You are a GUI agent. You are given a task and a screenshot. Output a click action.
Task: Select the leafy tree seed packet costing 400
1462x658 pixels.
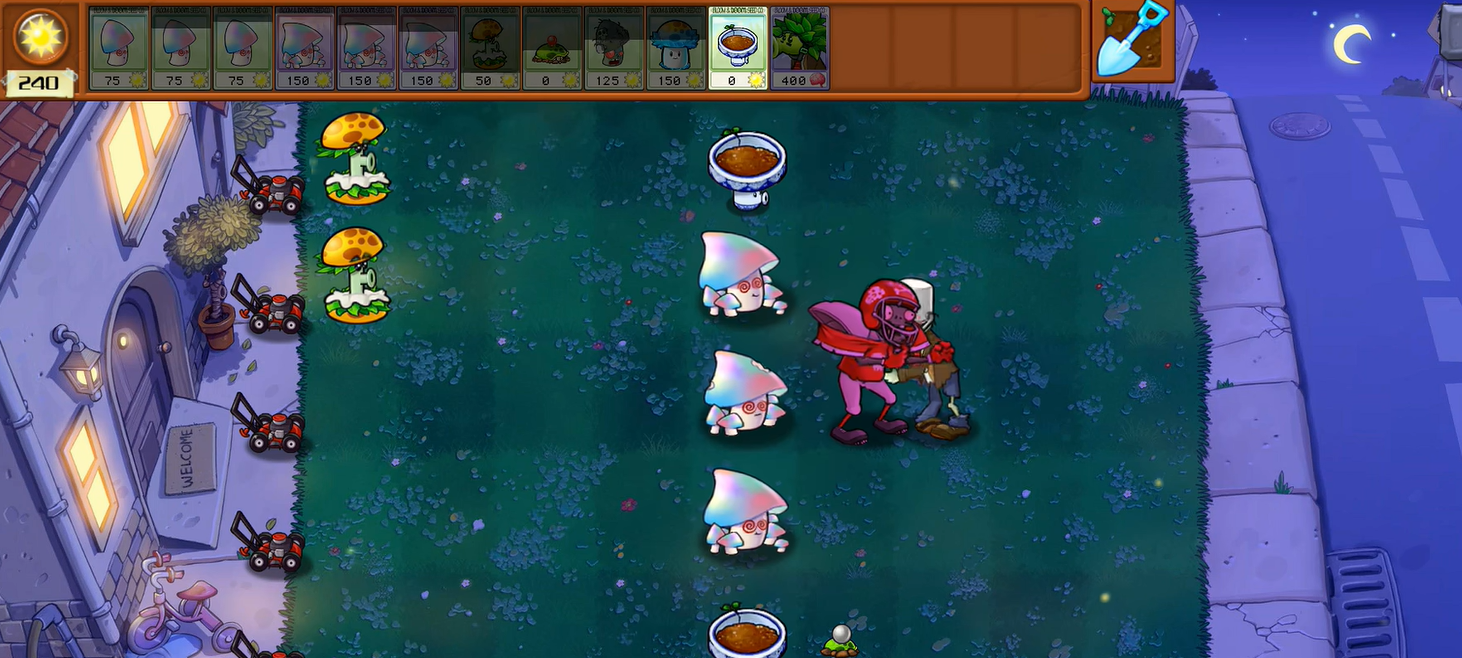(800, 48)
